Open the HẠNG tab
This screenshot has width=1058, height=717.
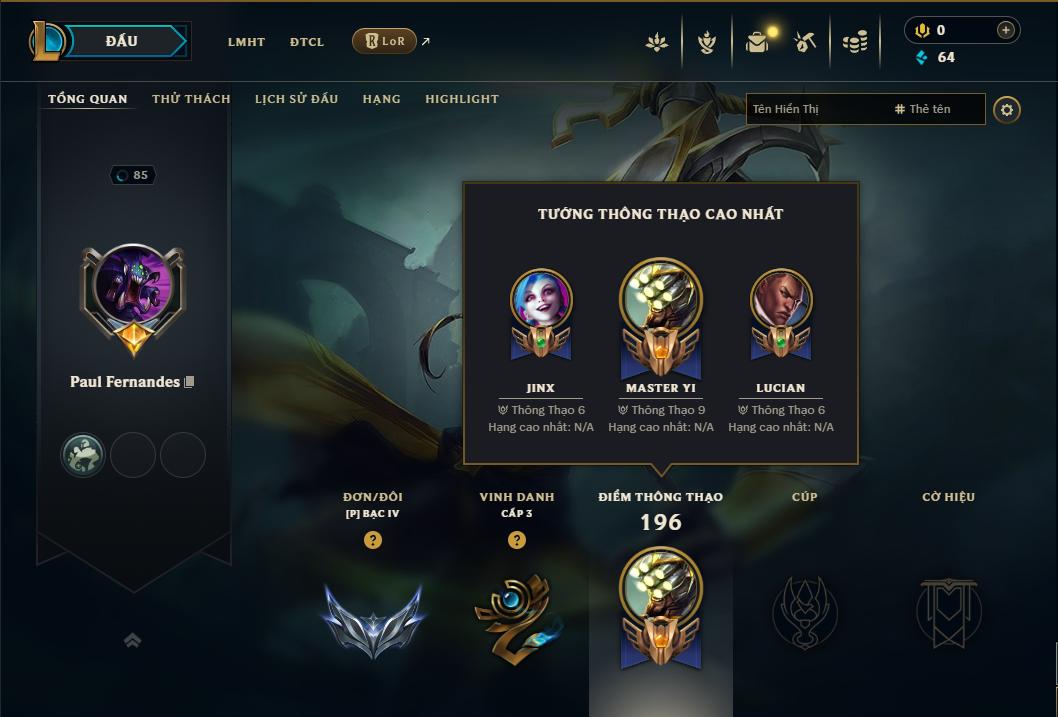(x=381, y=99)
